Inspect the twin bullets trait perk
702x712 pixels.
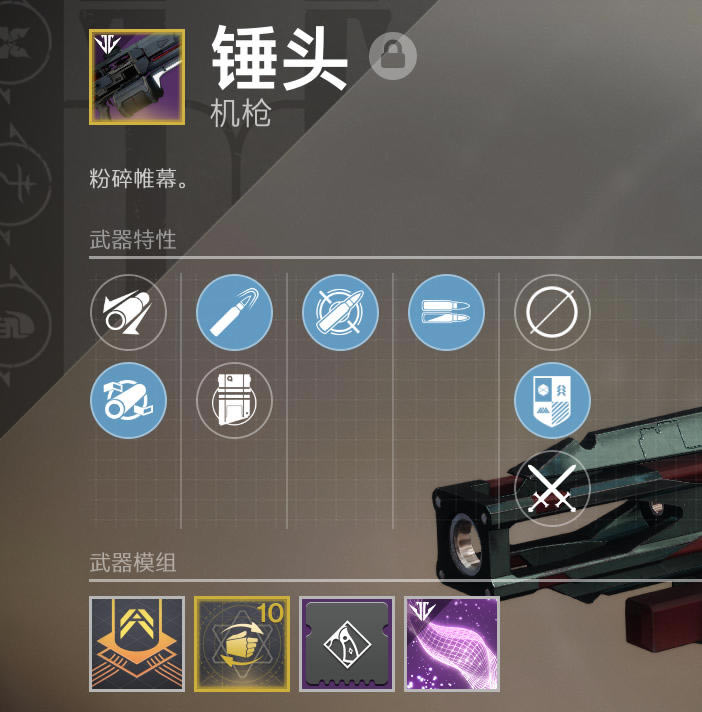pyautogui.click(x=446, y=313)
